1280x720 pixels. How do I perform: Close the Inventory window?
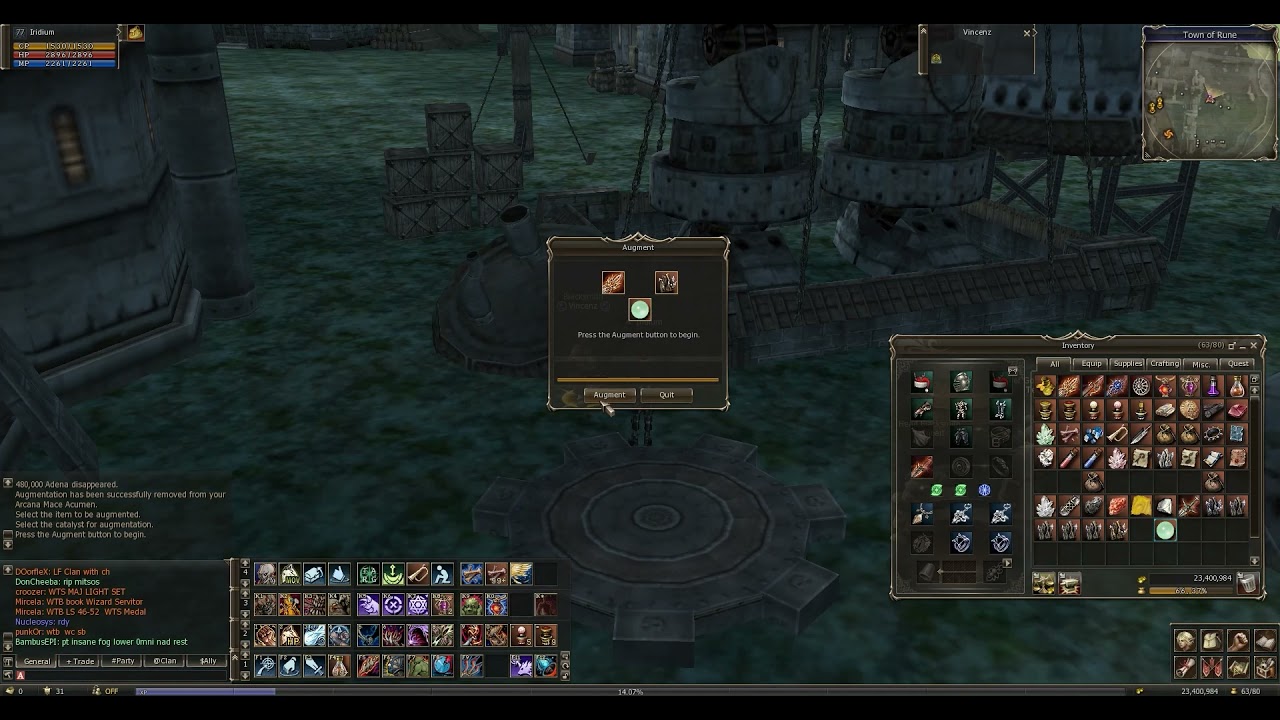click(1253, 346)
